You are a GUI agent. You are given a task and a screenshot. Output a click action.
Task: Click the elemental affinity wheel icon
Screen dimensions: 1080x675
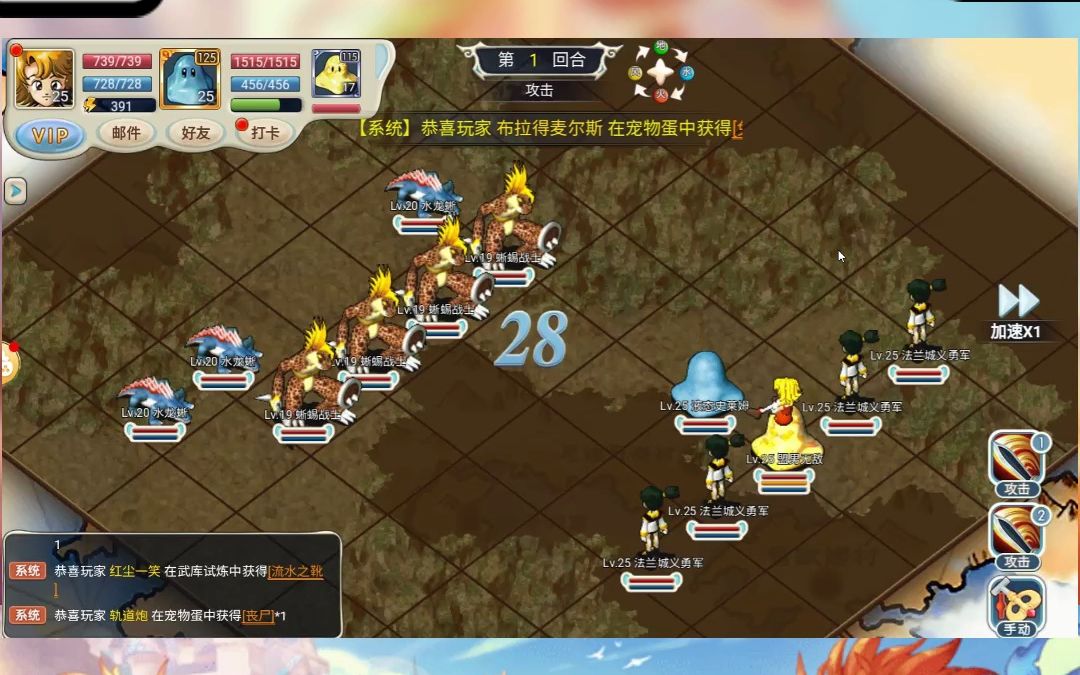[661, 72]
